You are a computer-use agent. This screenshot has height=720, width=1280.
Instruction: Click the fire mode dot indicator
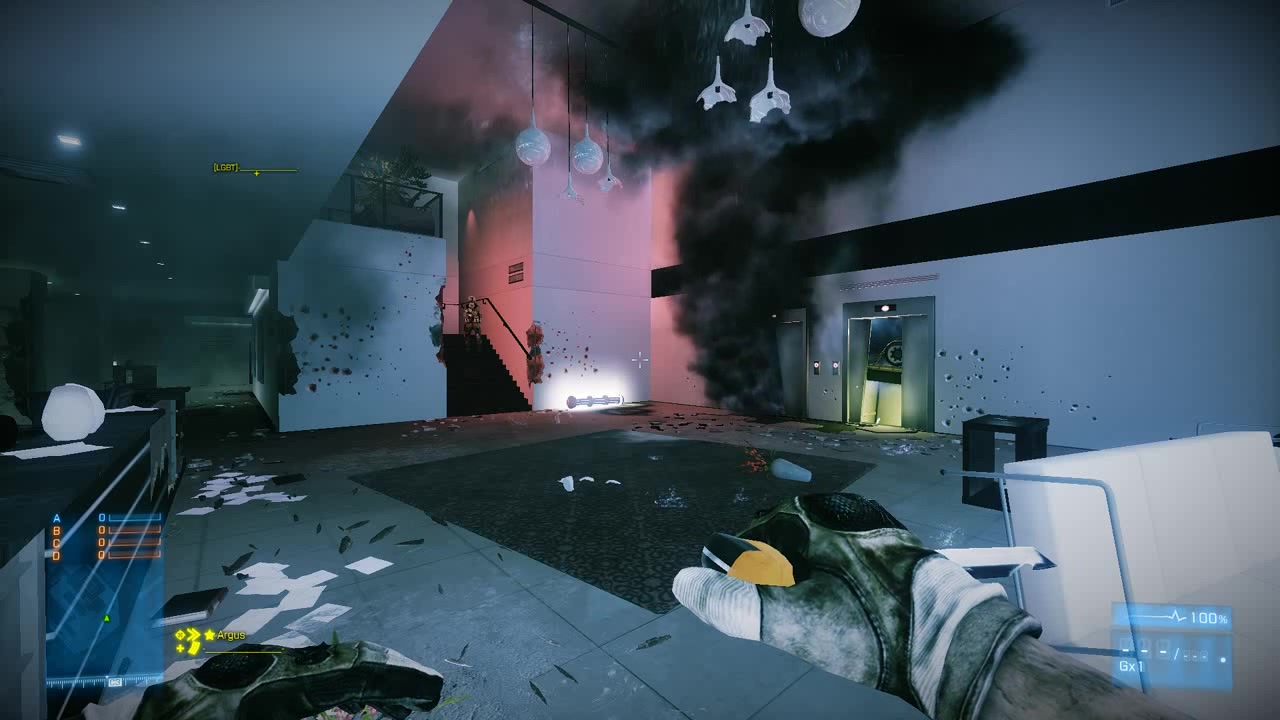tap(1222, 661)
